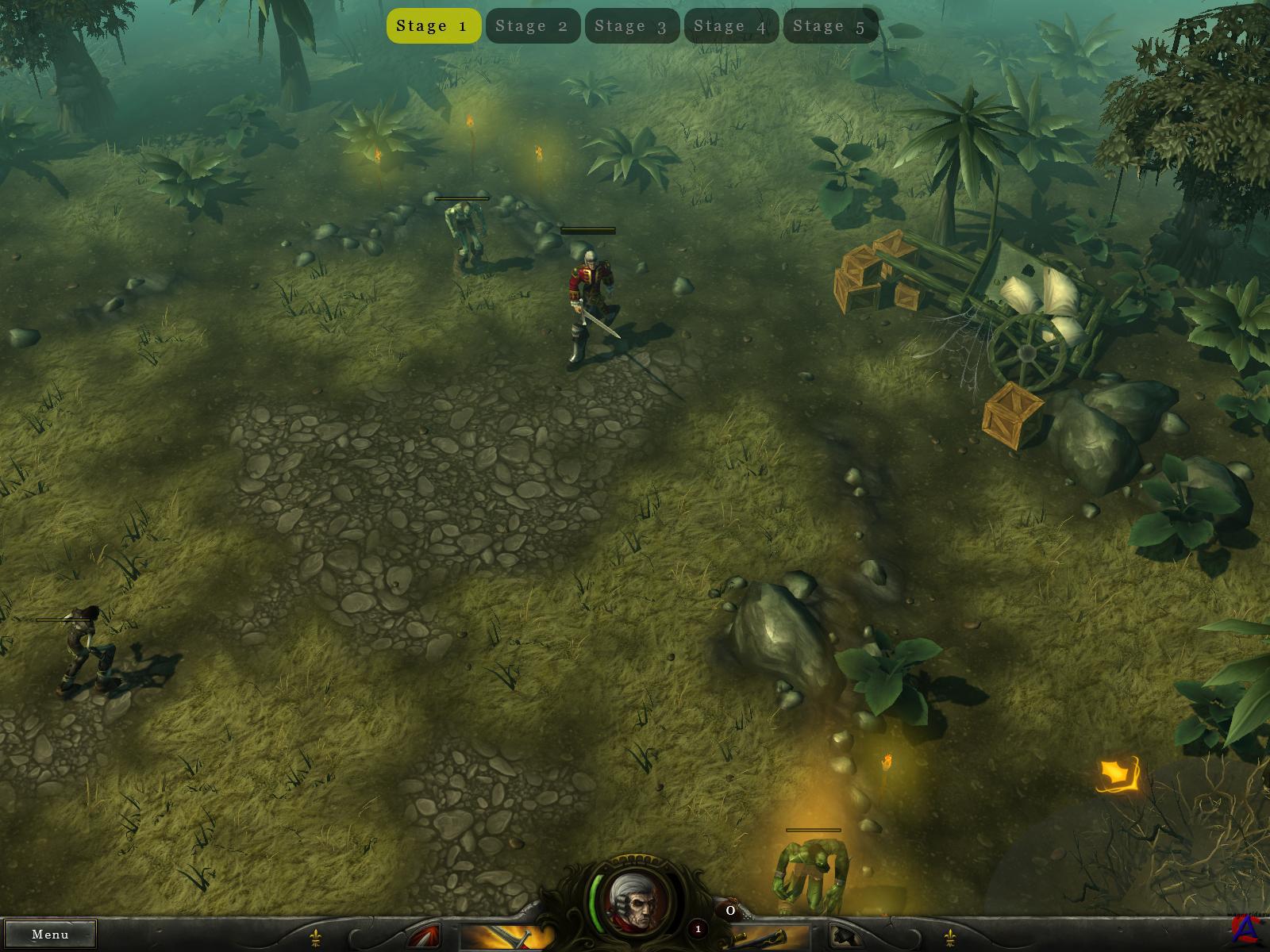Image resolution: width=1270 pixels, height=952 pixels.
Task: Activate the red spearhead ability icon
Action: (x=427, y=938)
